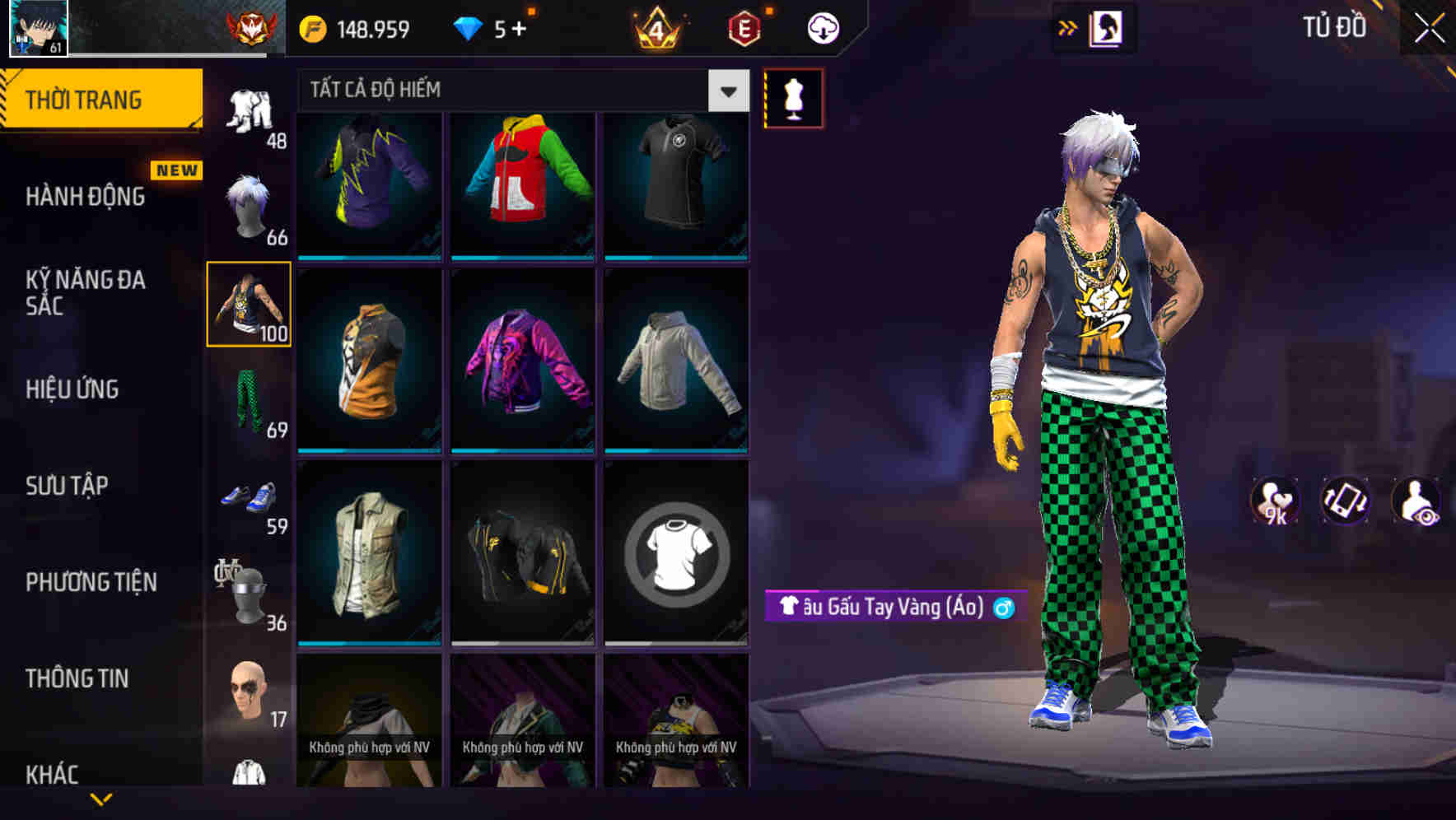Open the cloud download icon
The image size is (1456, 820).
tap(824, 27)
